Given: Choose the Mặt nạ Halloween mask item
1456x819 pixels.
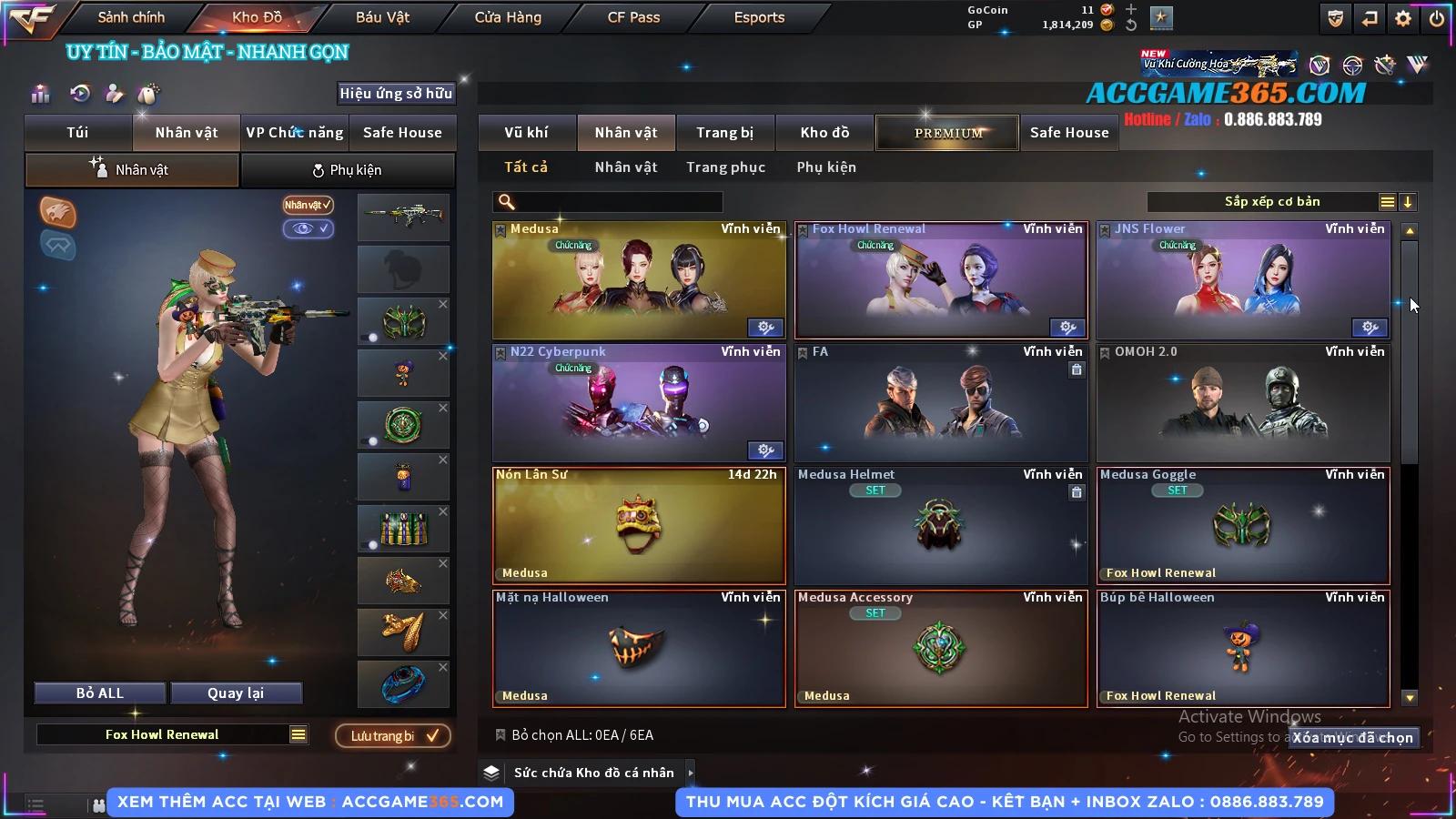Looking at the screenshot, I should (x=639, y=649).
